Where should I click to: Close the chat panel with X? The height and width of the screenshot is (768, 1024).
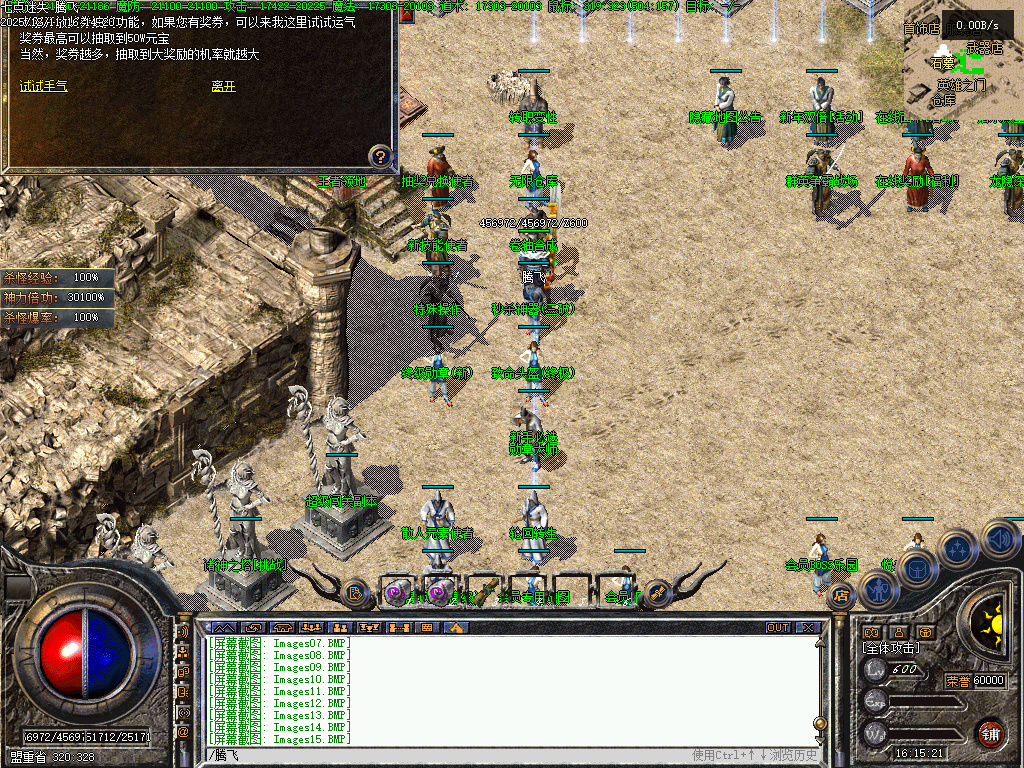tap(807, 628)
